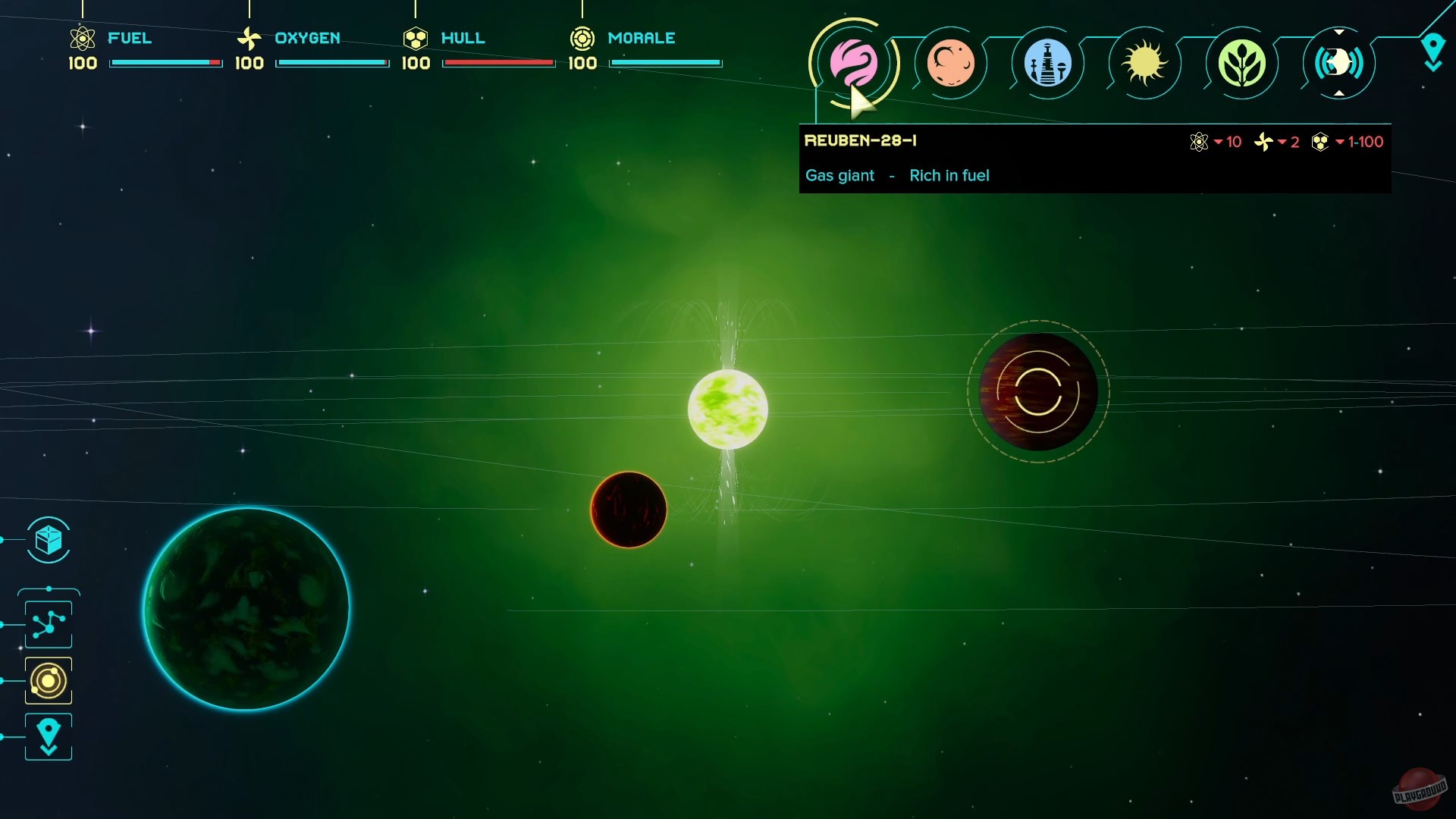The width and height of the screenshot is (1456, 819).
Task: Toggle the highlighted orbit view button
Action: [48, 680]
